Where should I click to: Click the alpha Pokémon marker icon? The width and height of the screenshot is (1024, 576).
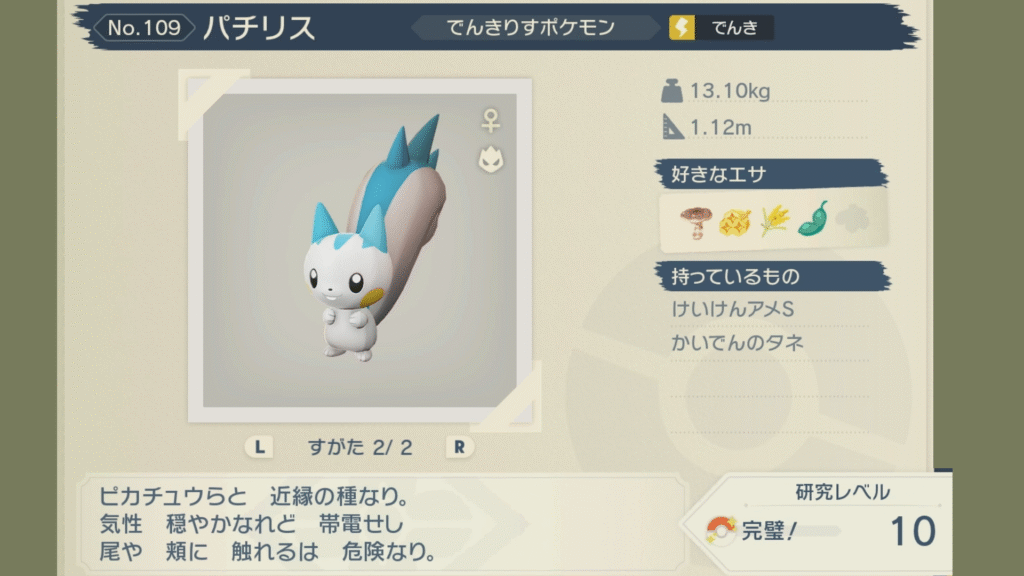pyautogui.click(x=490, y=159)
